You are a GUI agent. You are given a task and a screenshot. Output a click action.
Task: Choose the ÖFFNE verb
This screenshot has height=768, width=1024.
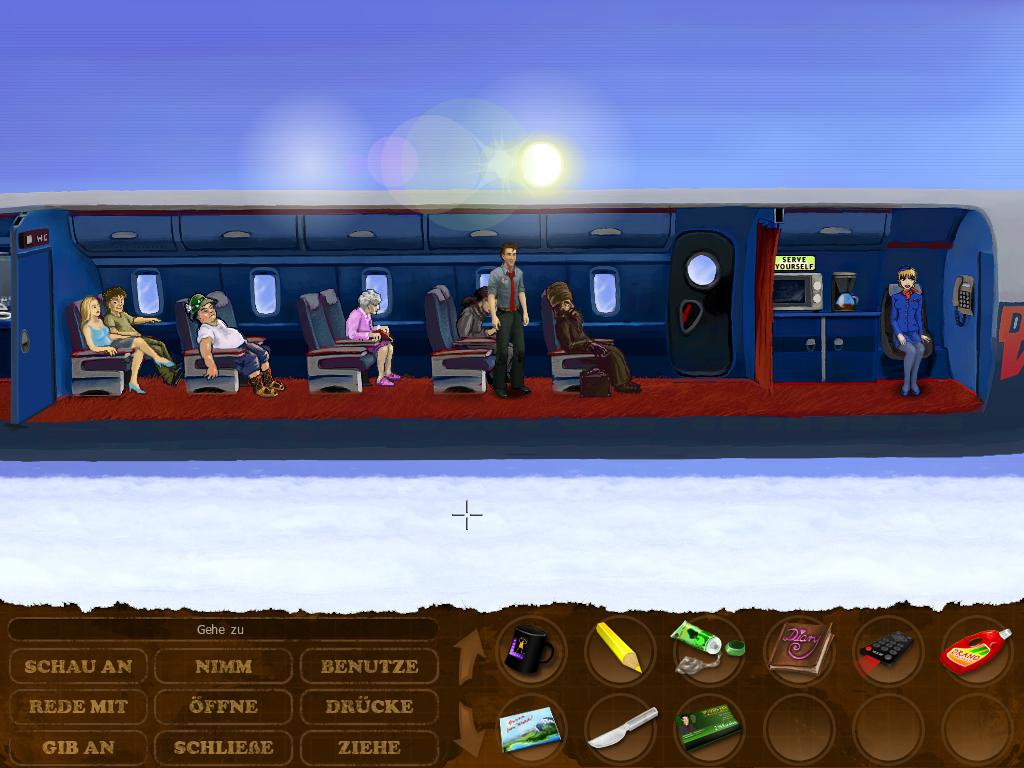(x=223, y=706)
